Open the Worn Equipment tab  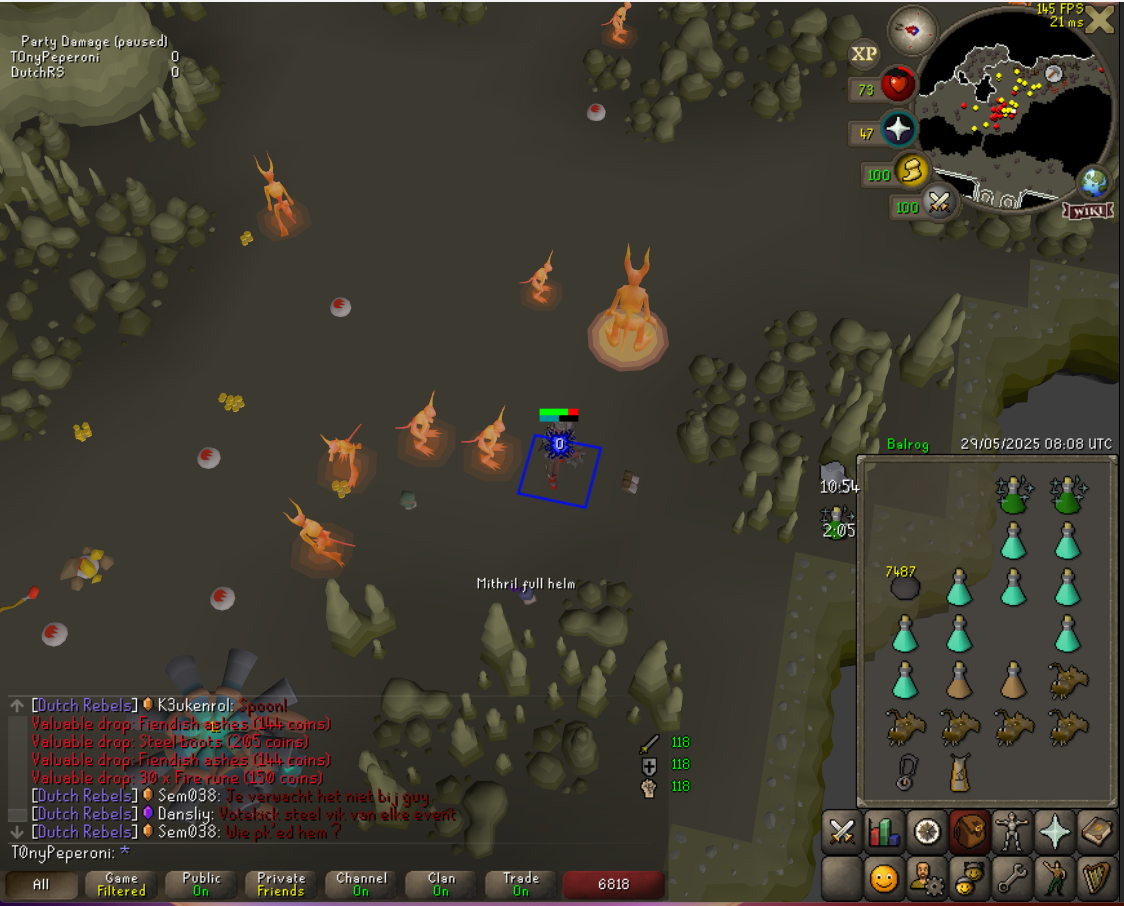[x=1012, y=832]
